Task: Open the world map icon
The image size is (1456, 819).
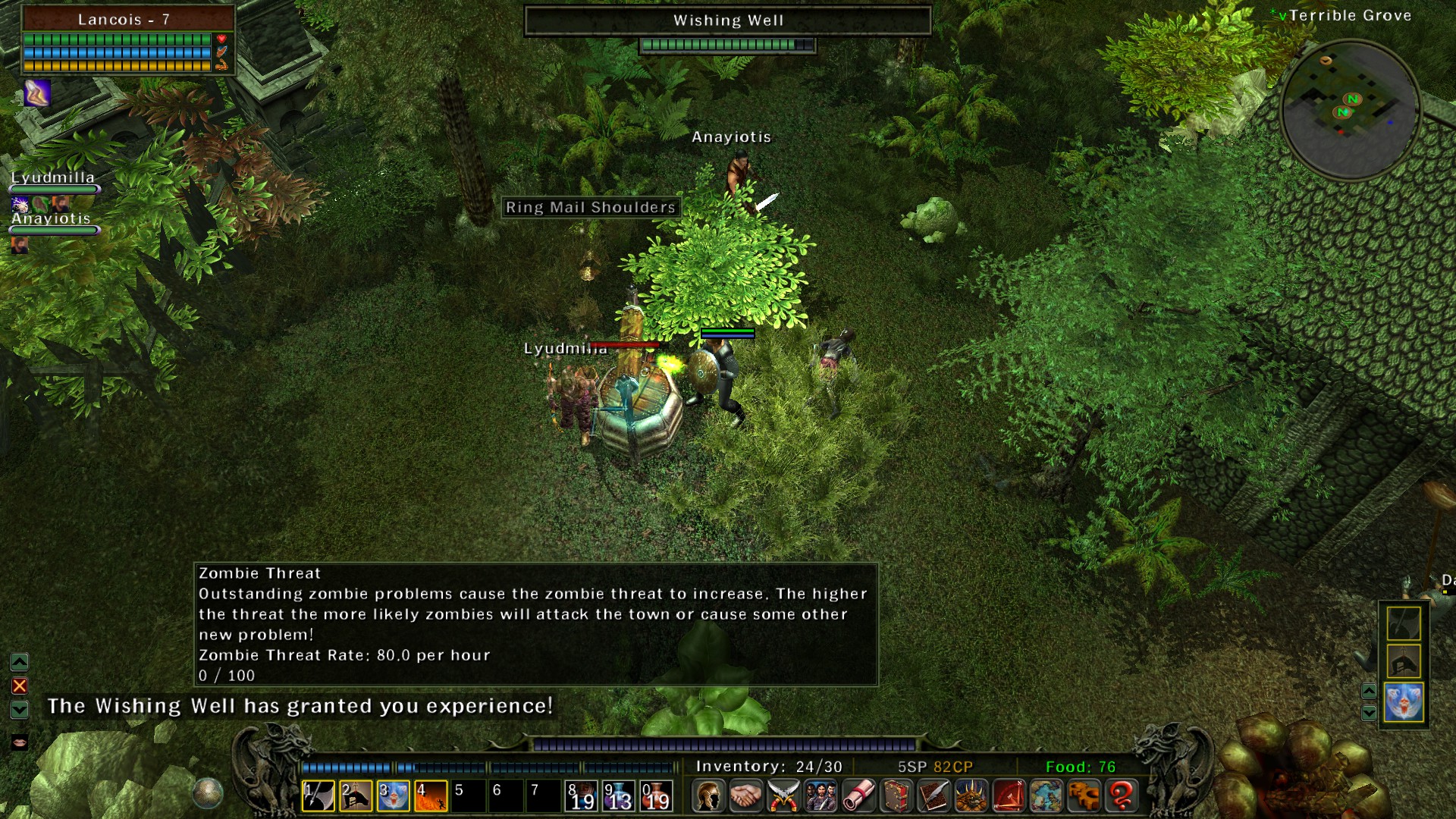Action: point(1046,796)
